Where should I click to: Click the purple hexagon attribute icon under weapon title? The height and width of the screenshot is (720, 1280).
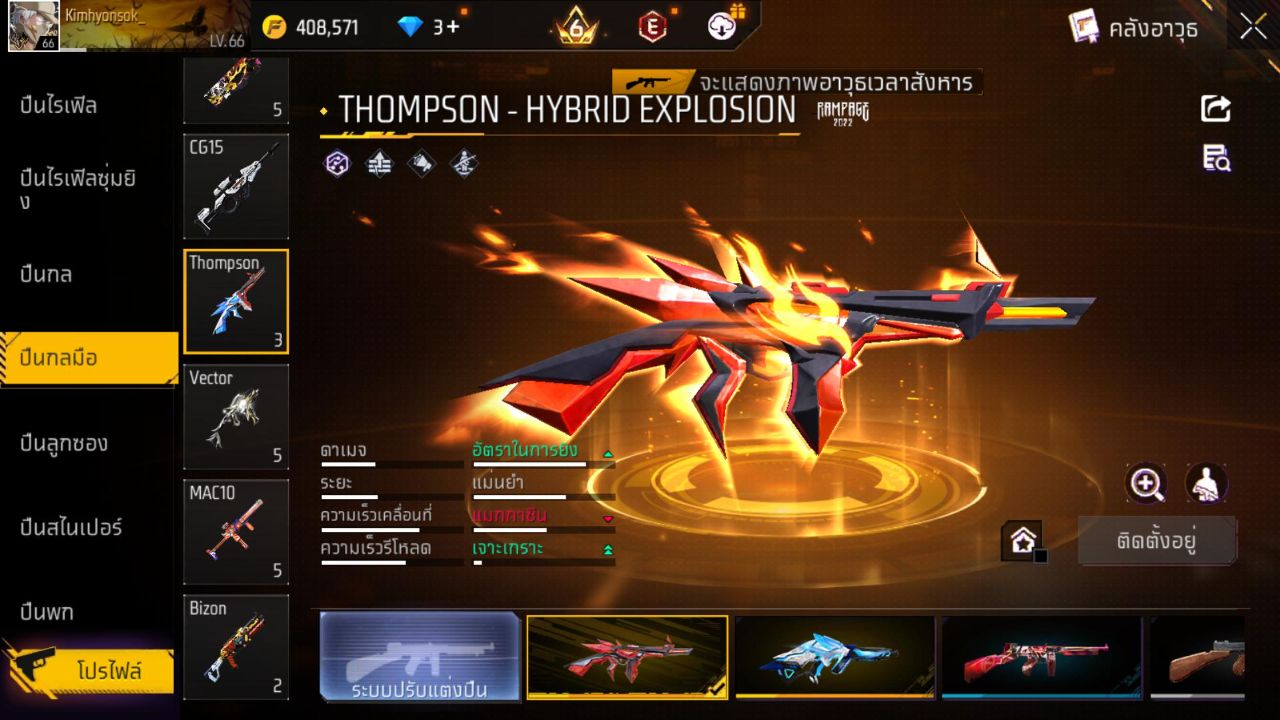click(x=337, y=161)
